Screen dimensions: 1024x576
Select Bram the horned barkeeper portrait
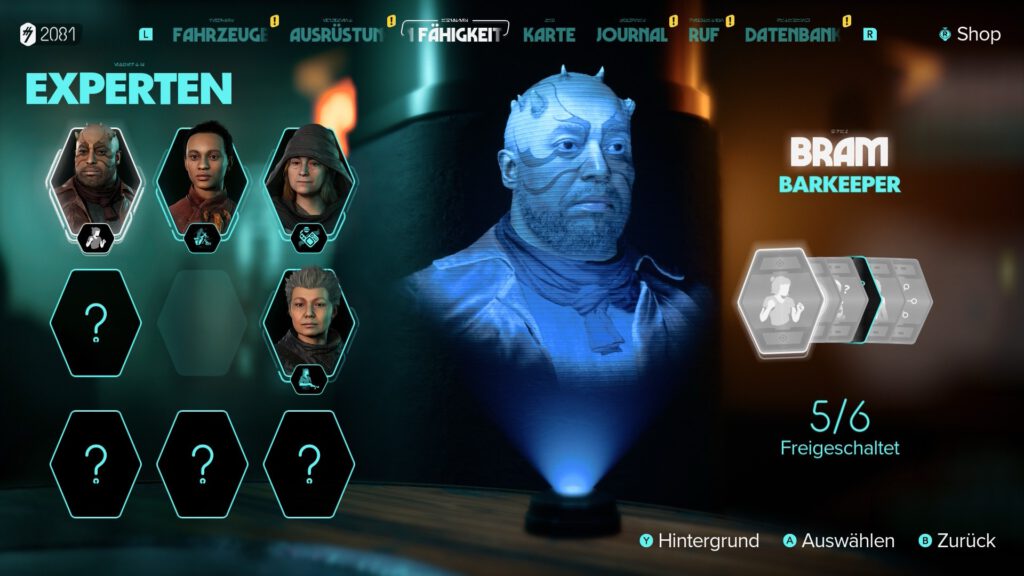pyautogui.click(x=96, y=178)
